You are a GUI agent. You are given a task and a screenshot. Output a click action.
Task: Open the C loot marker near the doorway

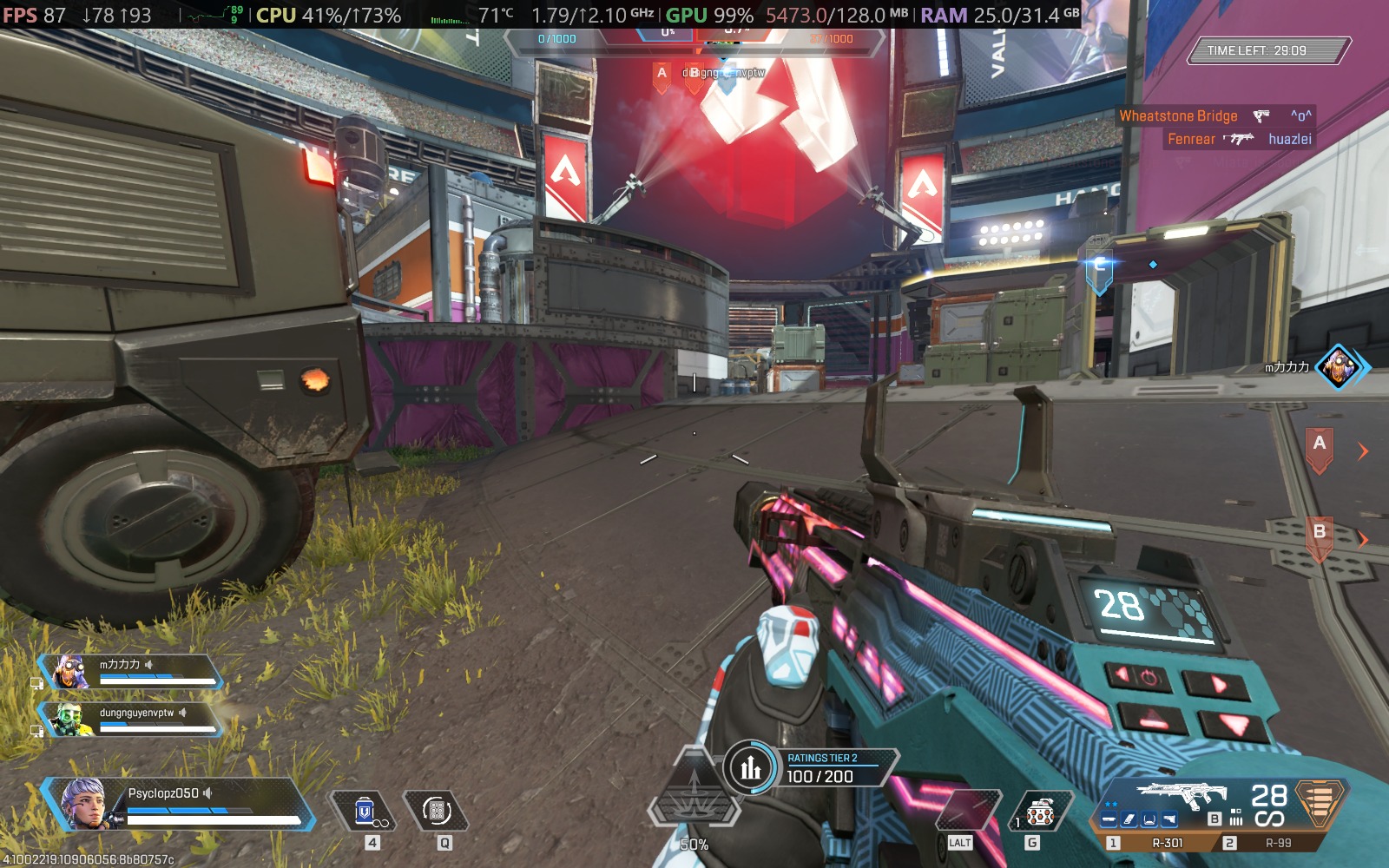coord(1101,268)
